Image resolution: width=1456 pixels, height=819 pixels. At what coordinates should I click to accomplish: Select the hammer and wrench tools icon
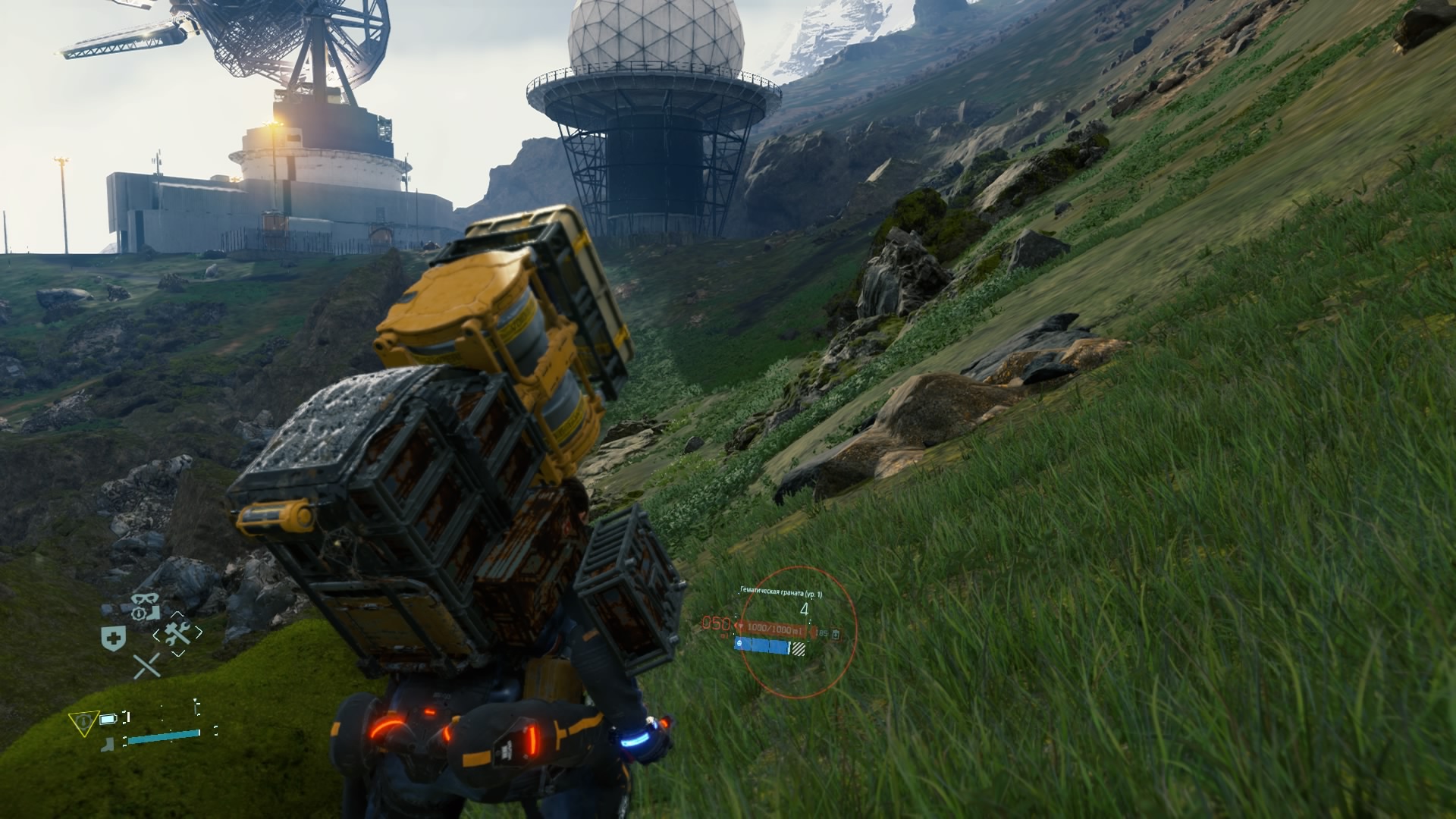coord(178,633)
